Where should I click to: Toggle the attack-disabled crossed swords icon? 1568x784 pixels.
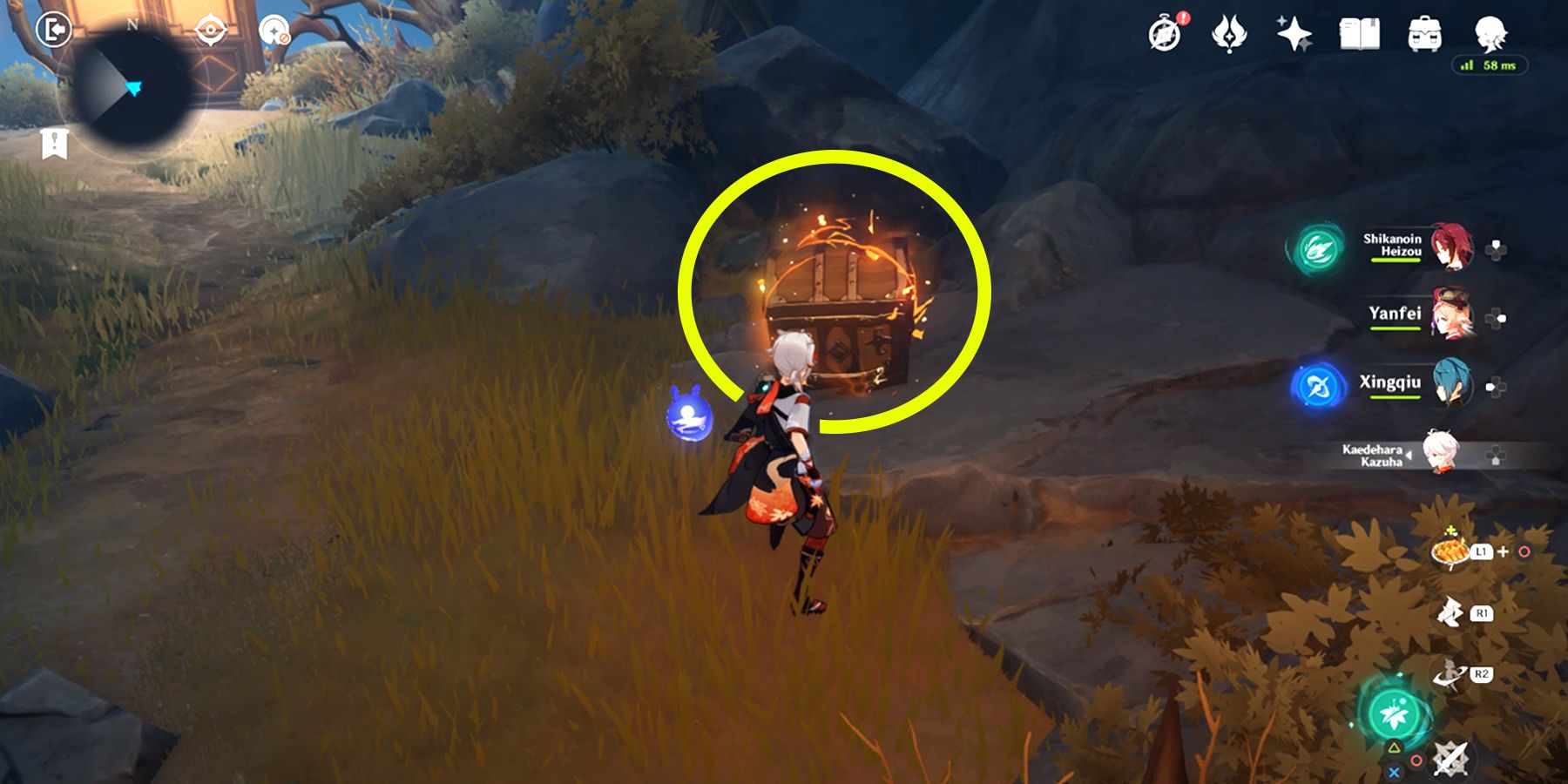pos(1450,760)
